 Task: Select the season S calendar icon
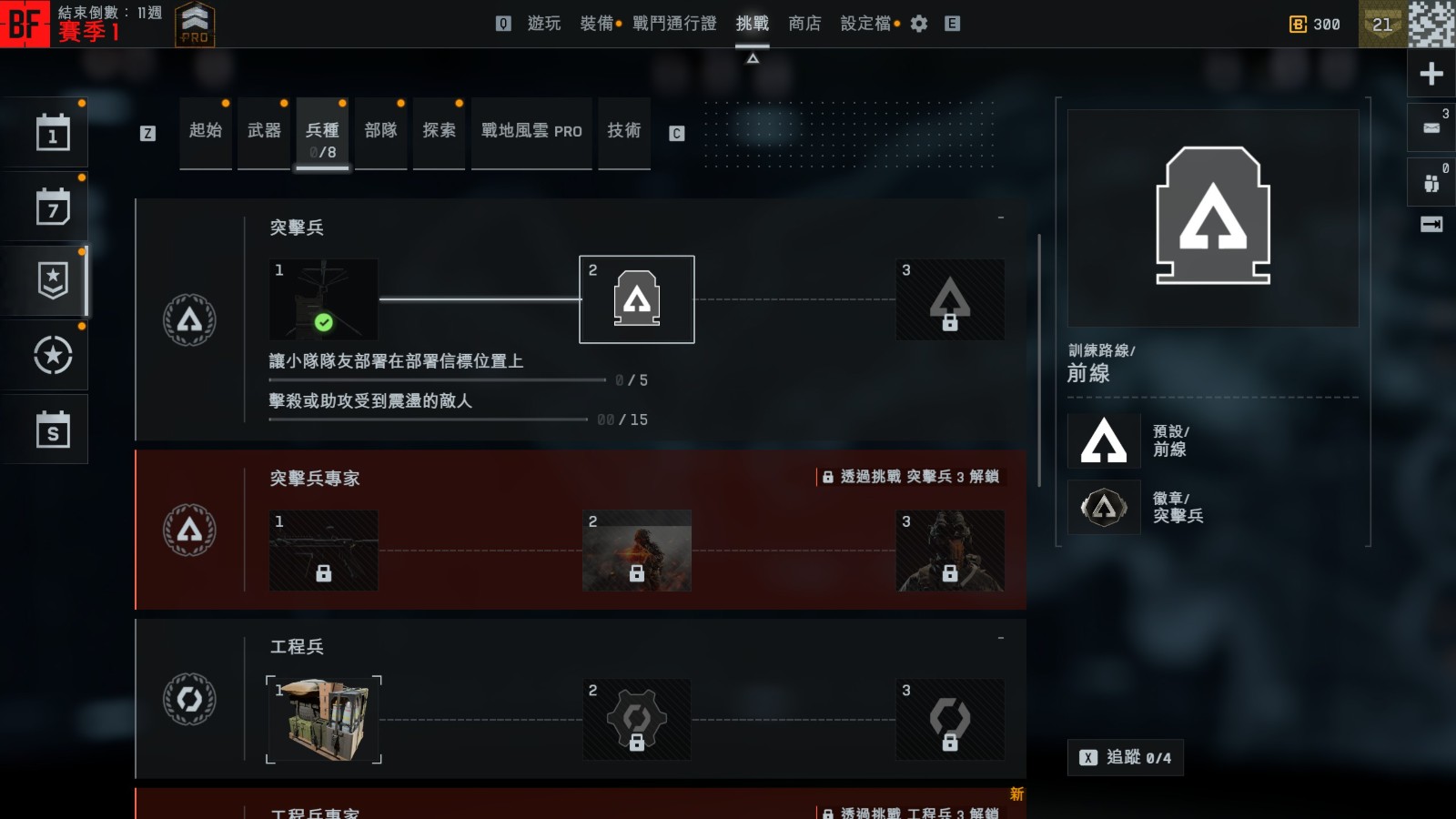[53, 430]
